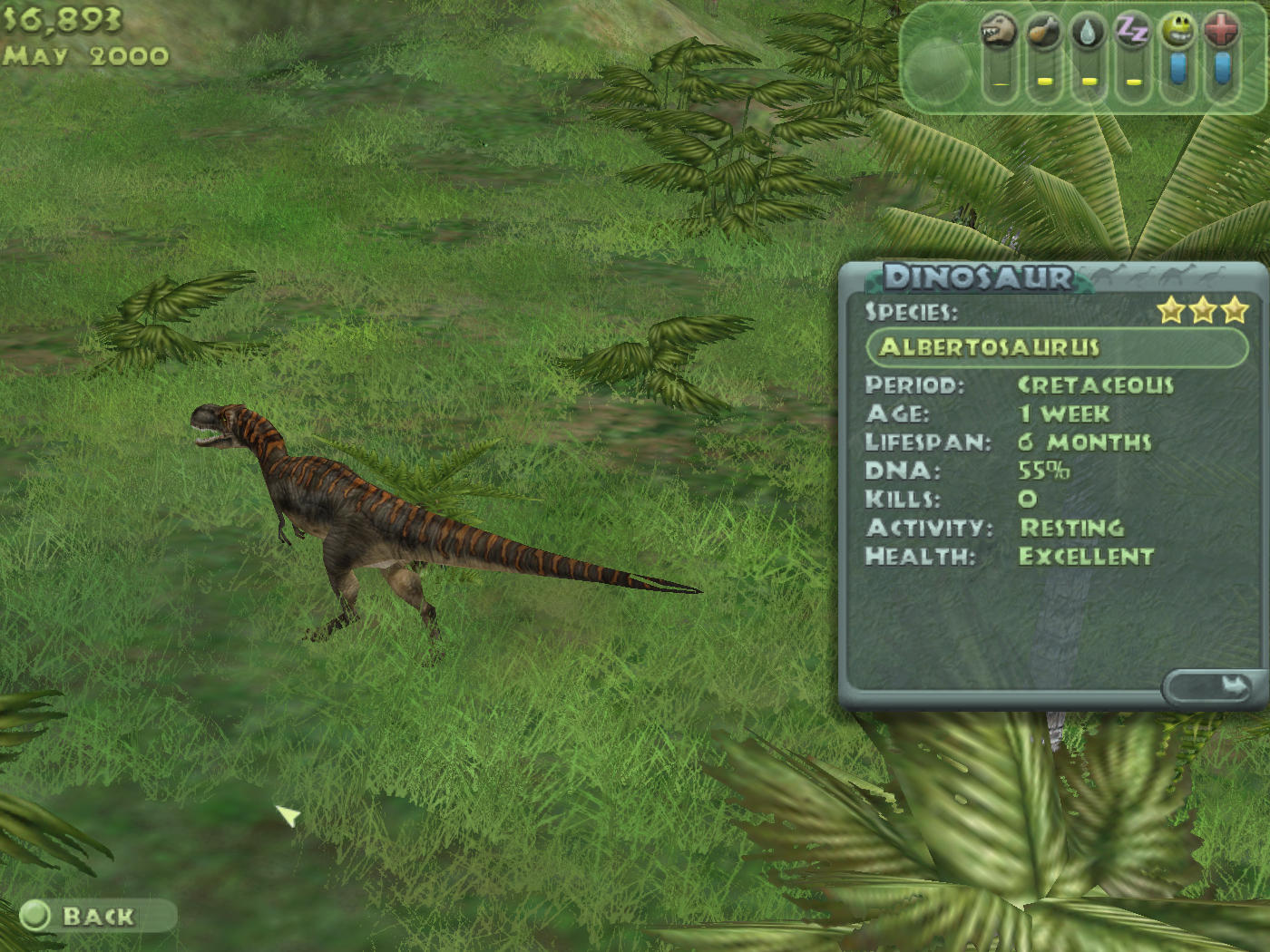Click the dinosaur head status icon
This screenshot has width=1270, height=952.
pos(999,32)
